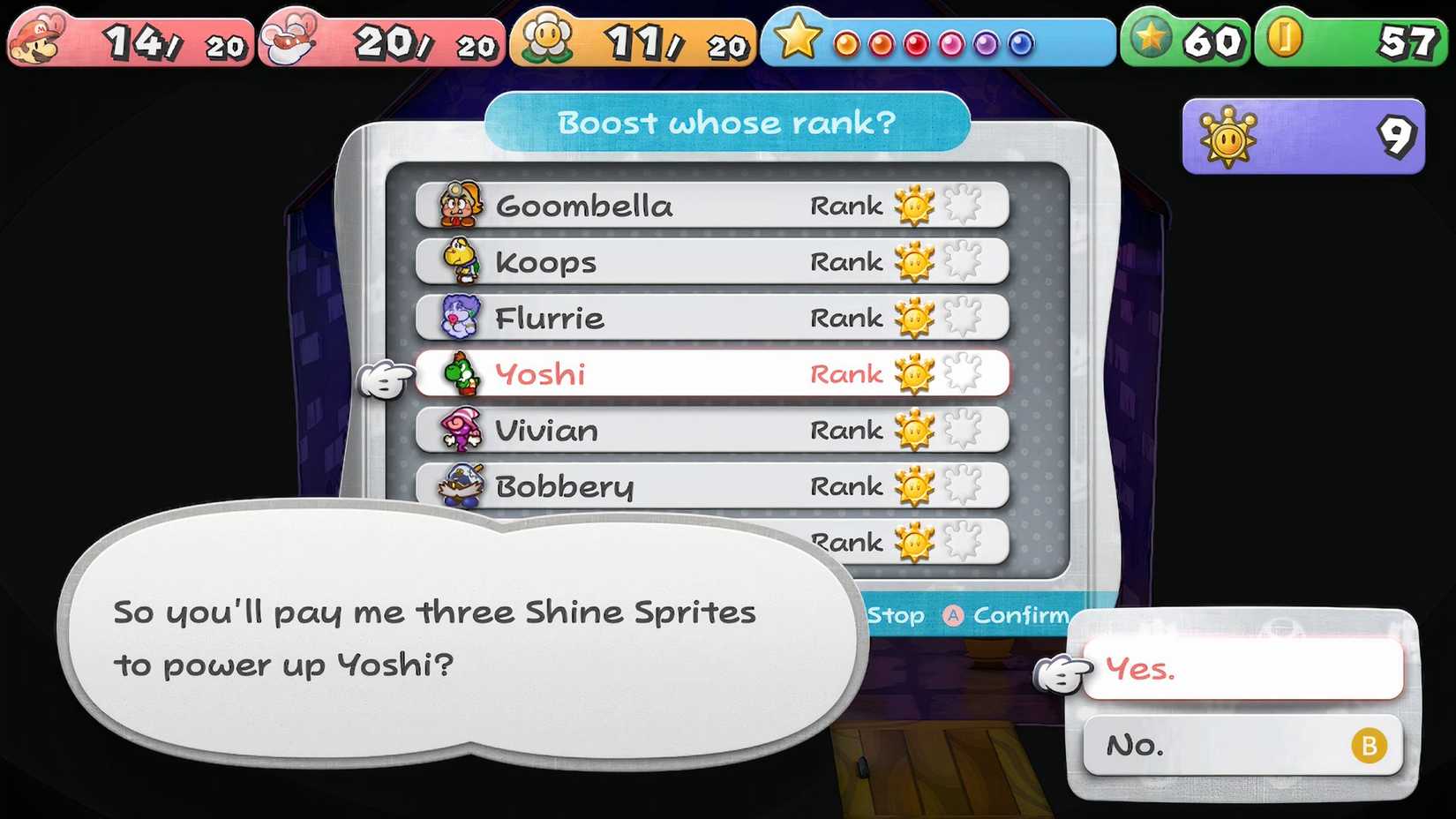Click Goombella's portrait icon
1456x819 pixels.
pyautogui.click(x=457, y=205)
